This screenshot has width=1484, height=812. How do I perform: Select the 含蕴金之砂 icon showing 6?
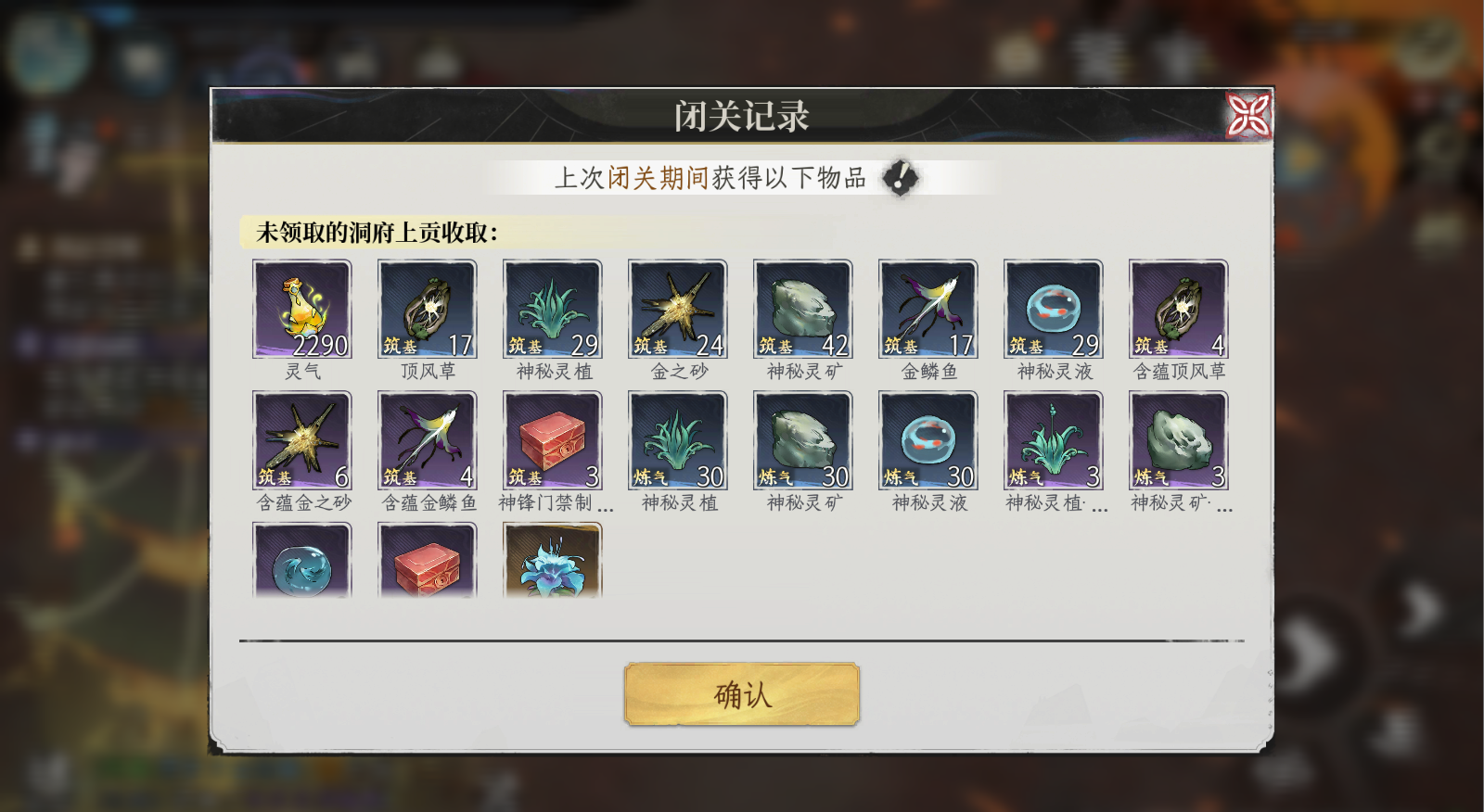point(301,440)
